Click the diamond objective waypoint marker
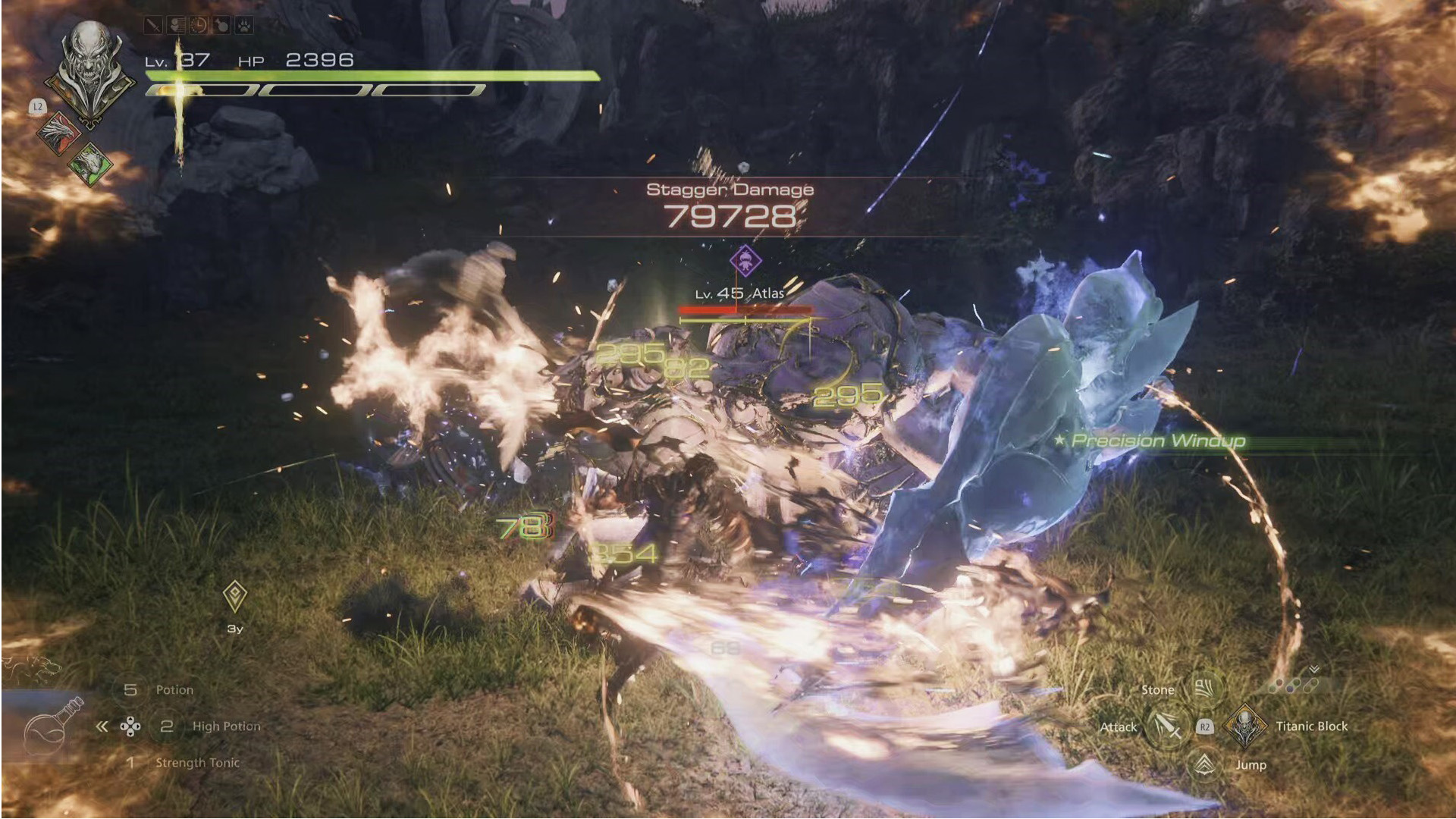The width and height of the screenshot is (1456, 819). click(x=235, y=596)
